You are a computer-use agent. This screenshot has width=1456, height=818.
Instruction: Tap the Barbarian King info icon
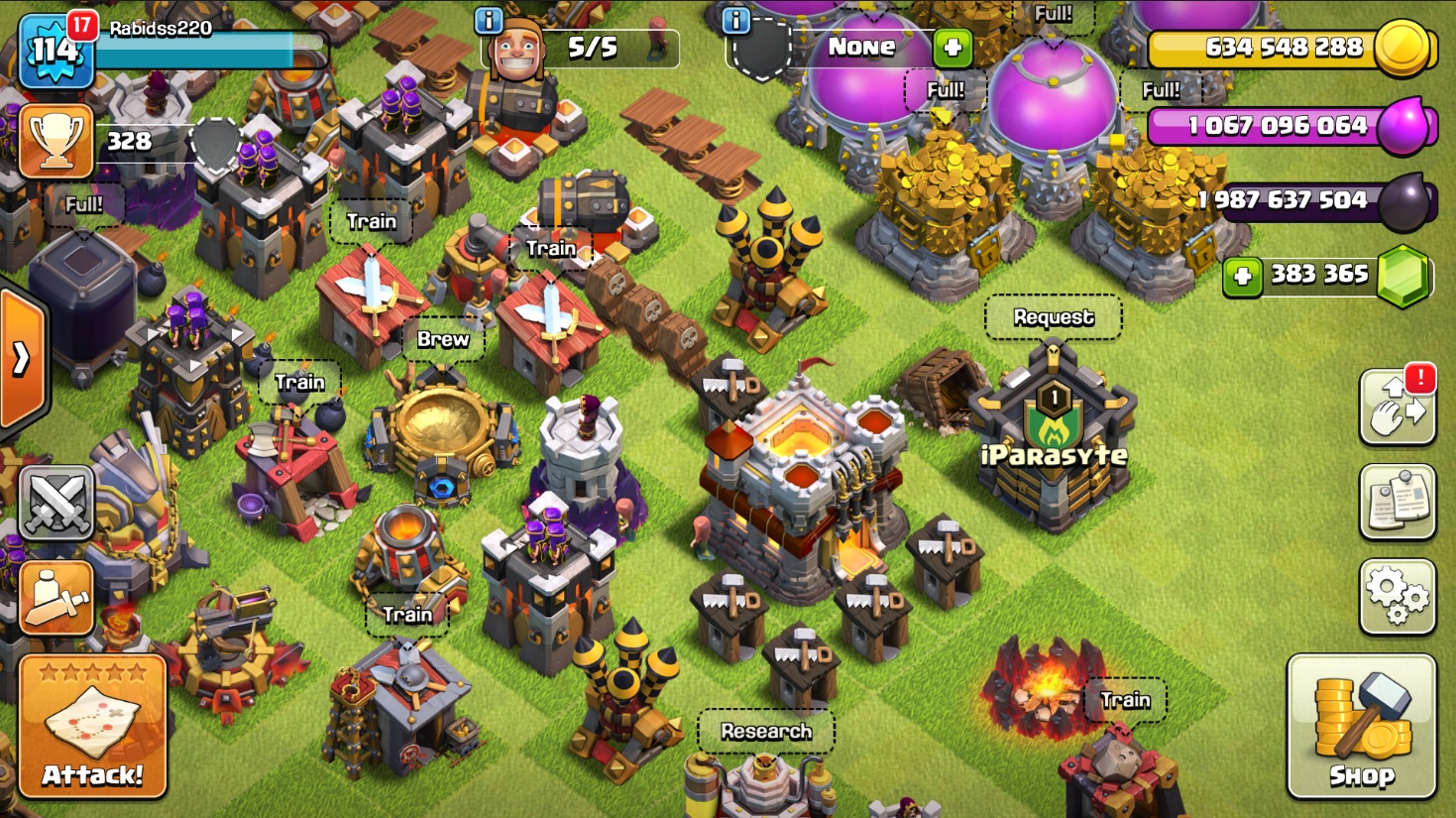click(x=488, y=21)
